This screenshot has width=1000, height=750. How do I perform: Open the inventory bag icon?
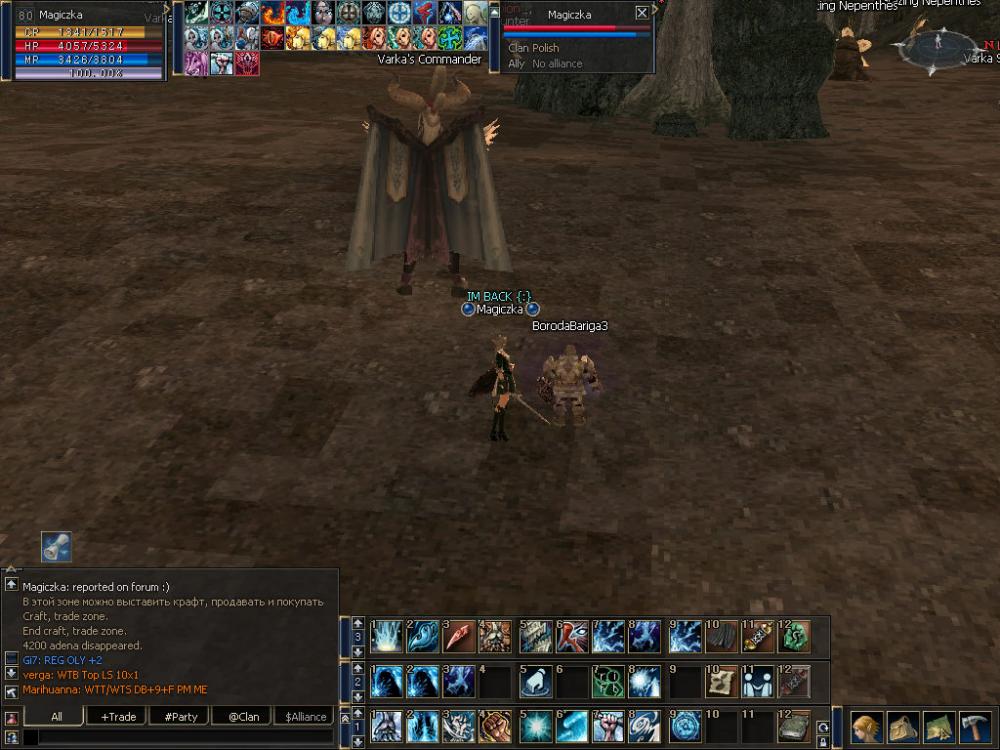(903, 726)
